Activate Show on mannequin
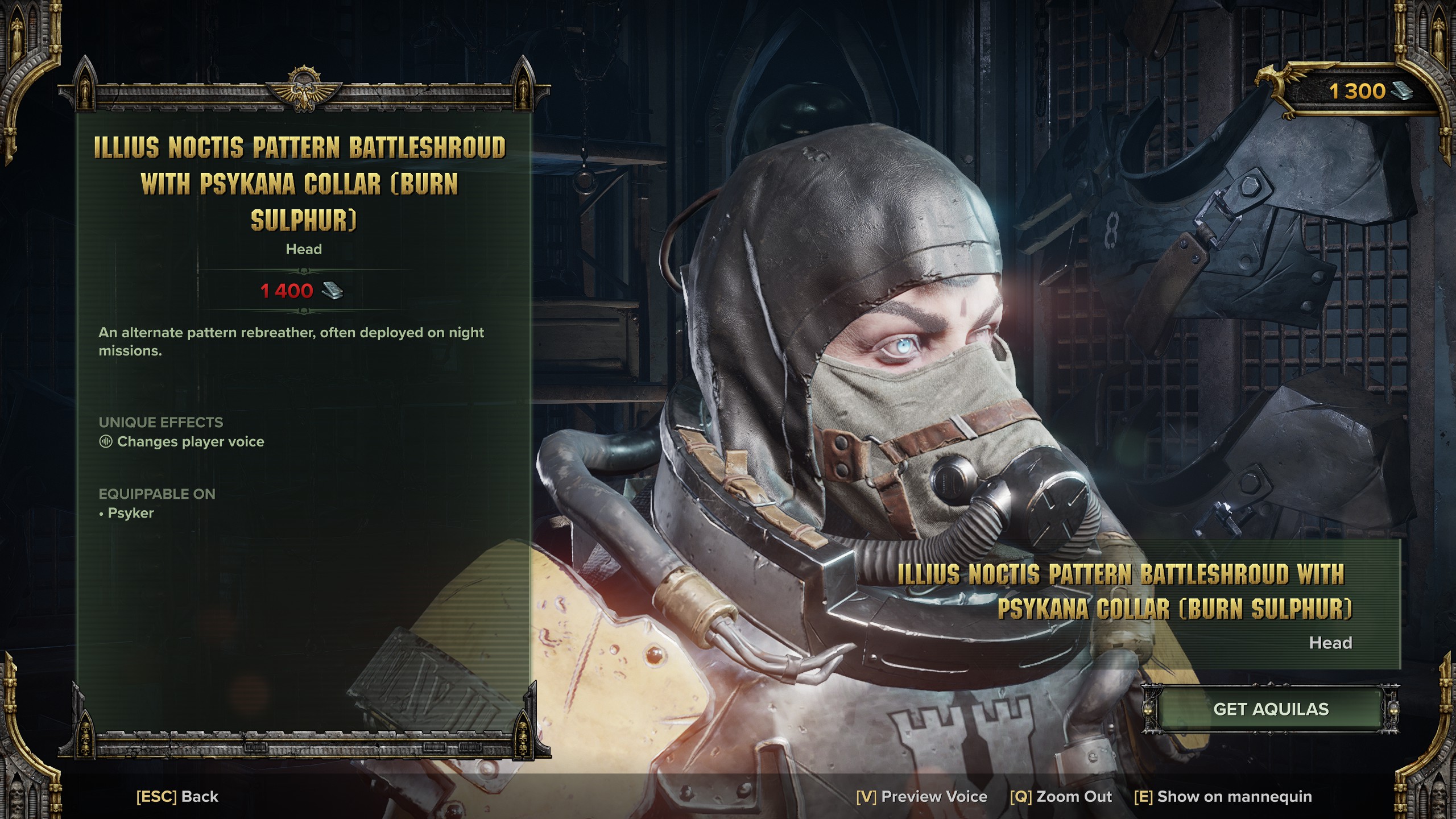1456x819 pixels. pyautogui.click(x=1223, y=797)
